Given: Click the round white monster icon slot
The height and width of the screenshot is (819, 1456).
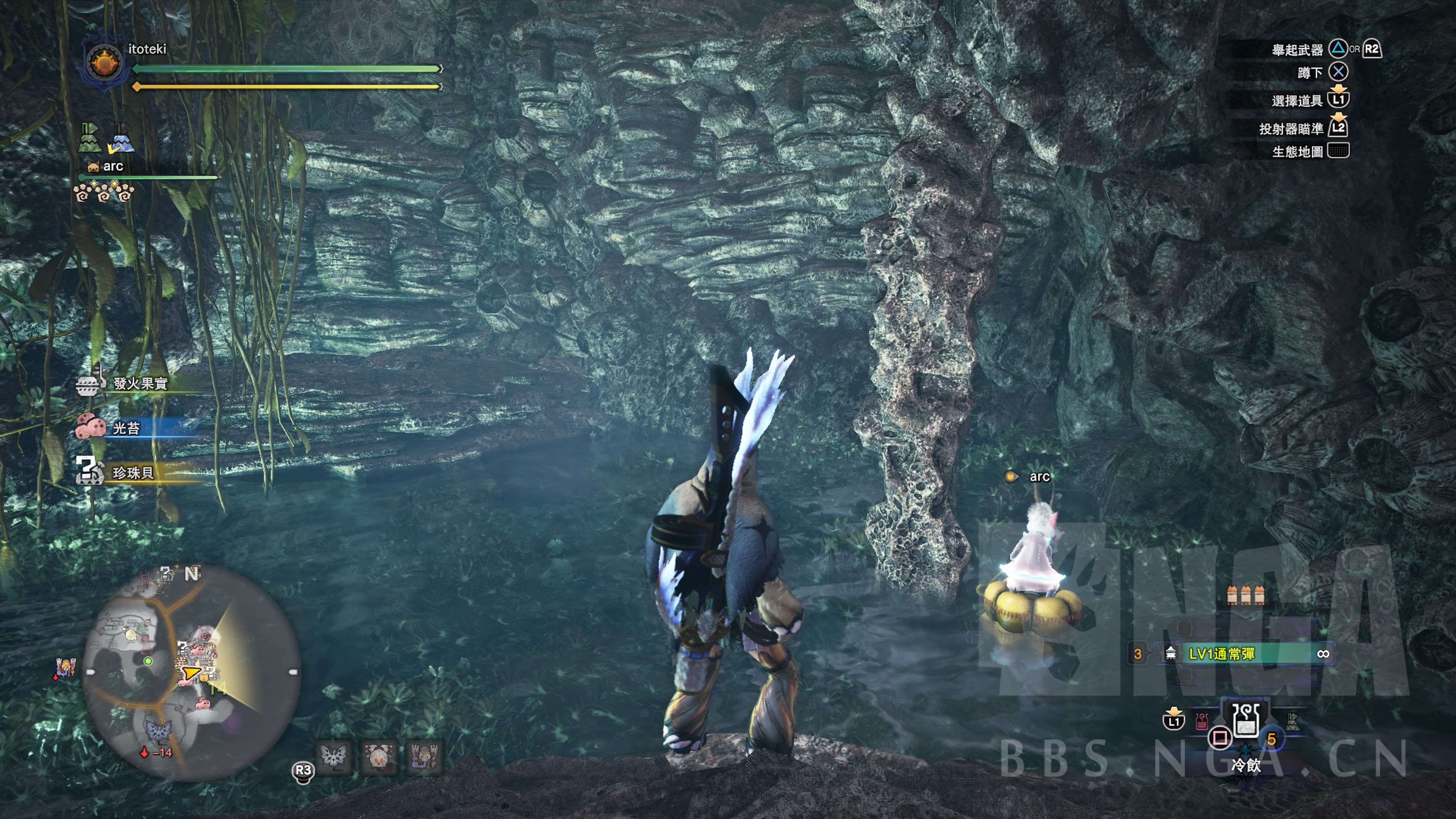Looking at the screenshot, I should [379, 756].
